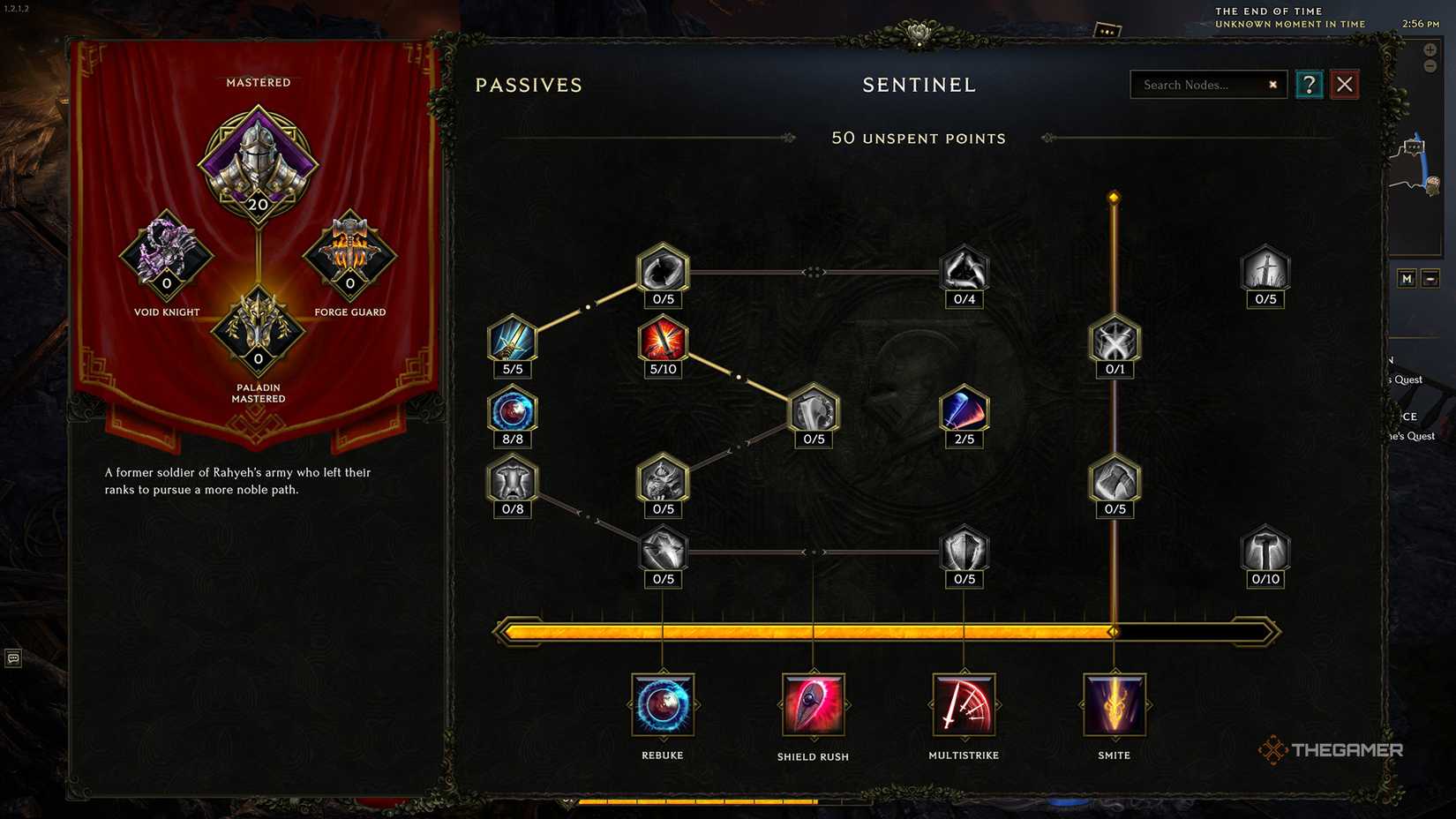The height and width of the screenshot is (819, 1456).
Task: Click the toggle beside the M button
Action: (x=1432, y=278)
